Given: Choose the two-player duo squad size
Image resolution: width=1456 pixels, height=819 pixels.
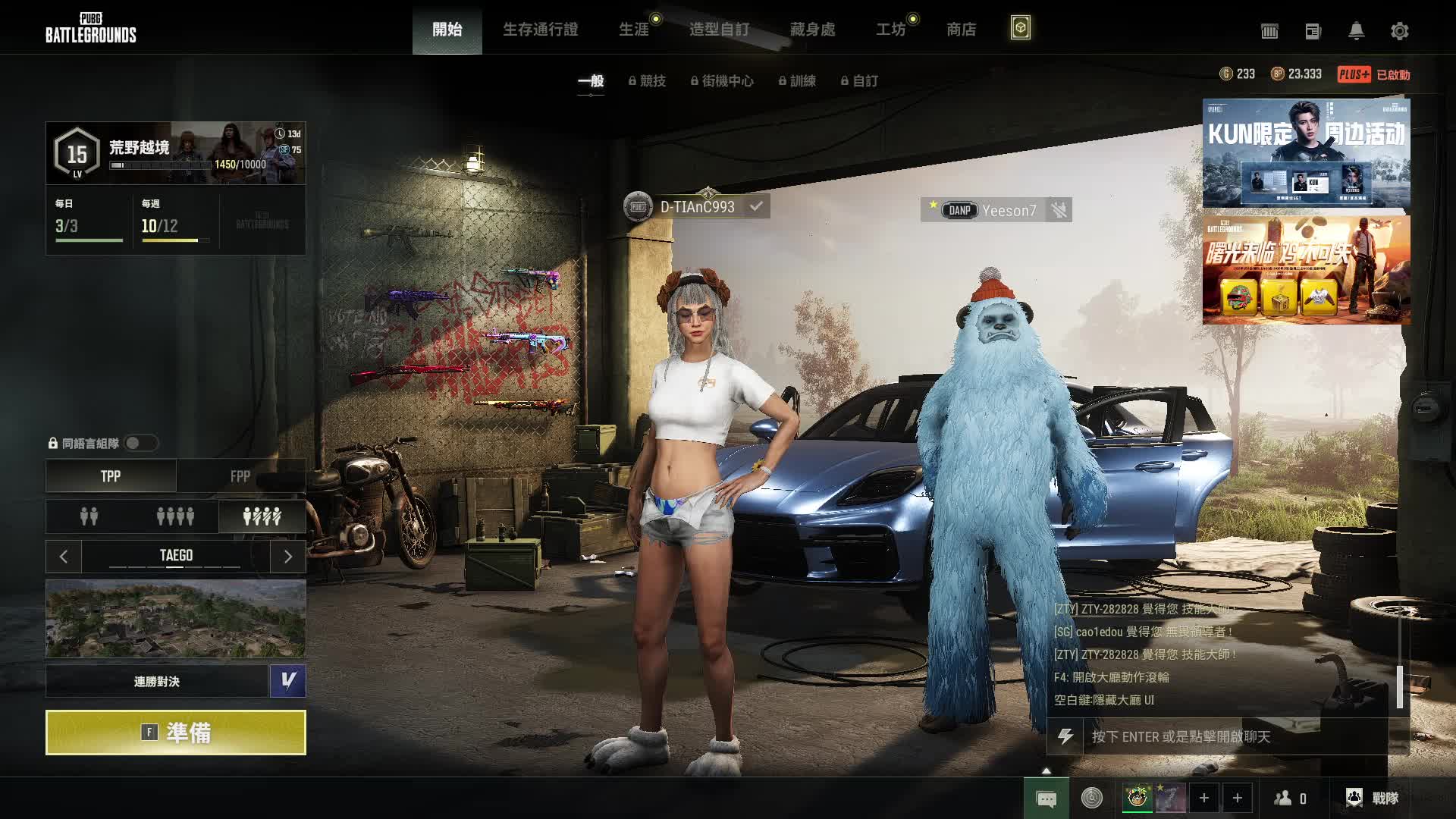Looking at the screenshot, I should (x=89, y=516).
